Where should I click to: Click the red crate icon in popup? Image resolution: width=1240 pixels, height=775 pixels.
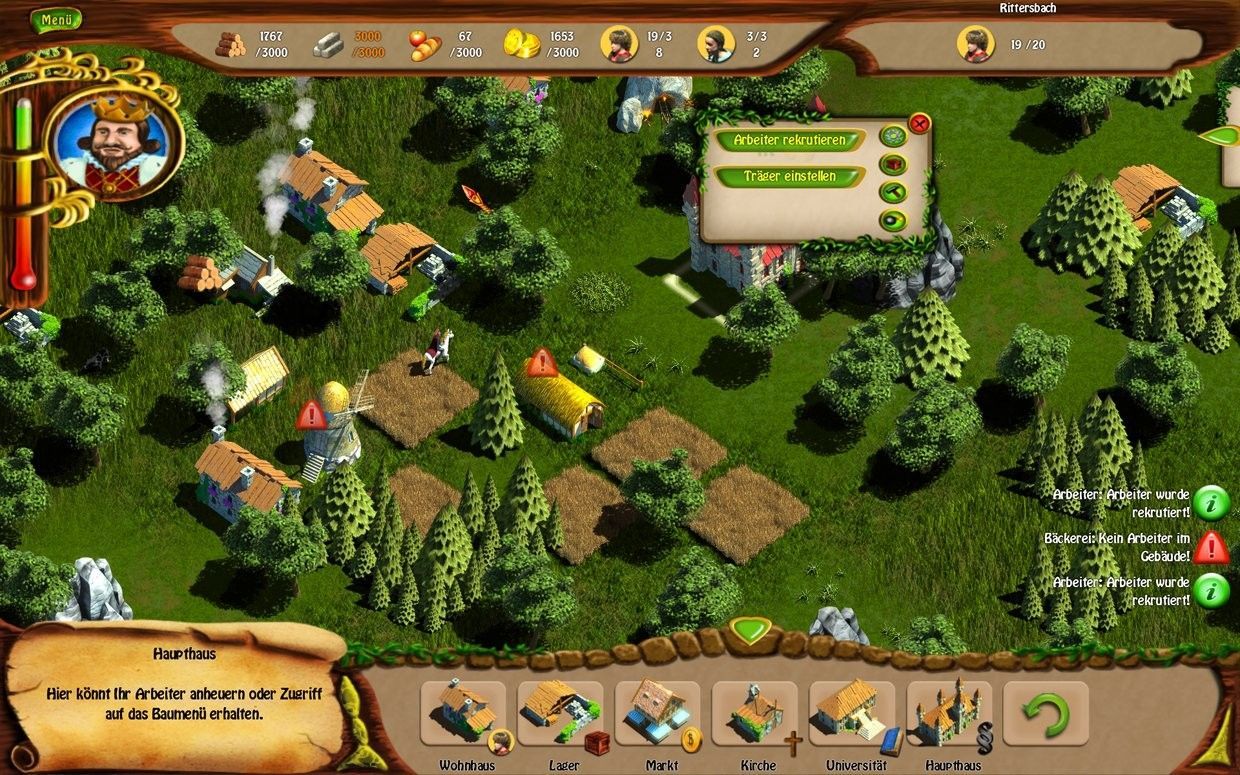pos(892,164)
